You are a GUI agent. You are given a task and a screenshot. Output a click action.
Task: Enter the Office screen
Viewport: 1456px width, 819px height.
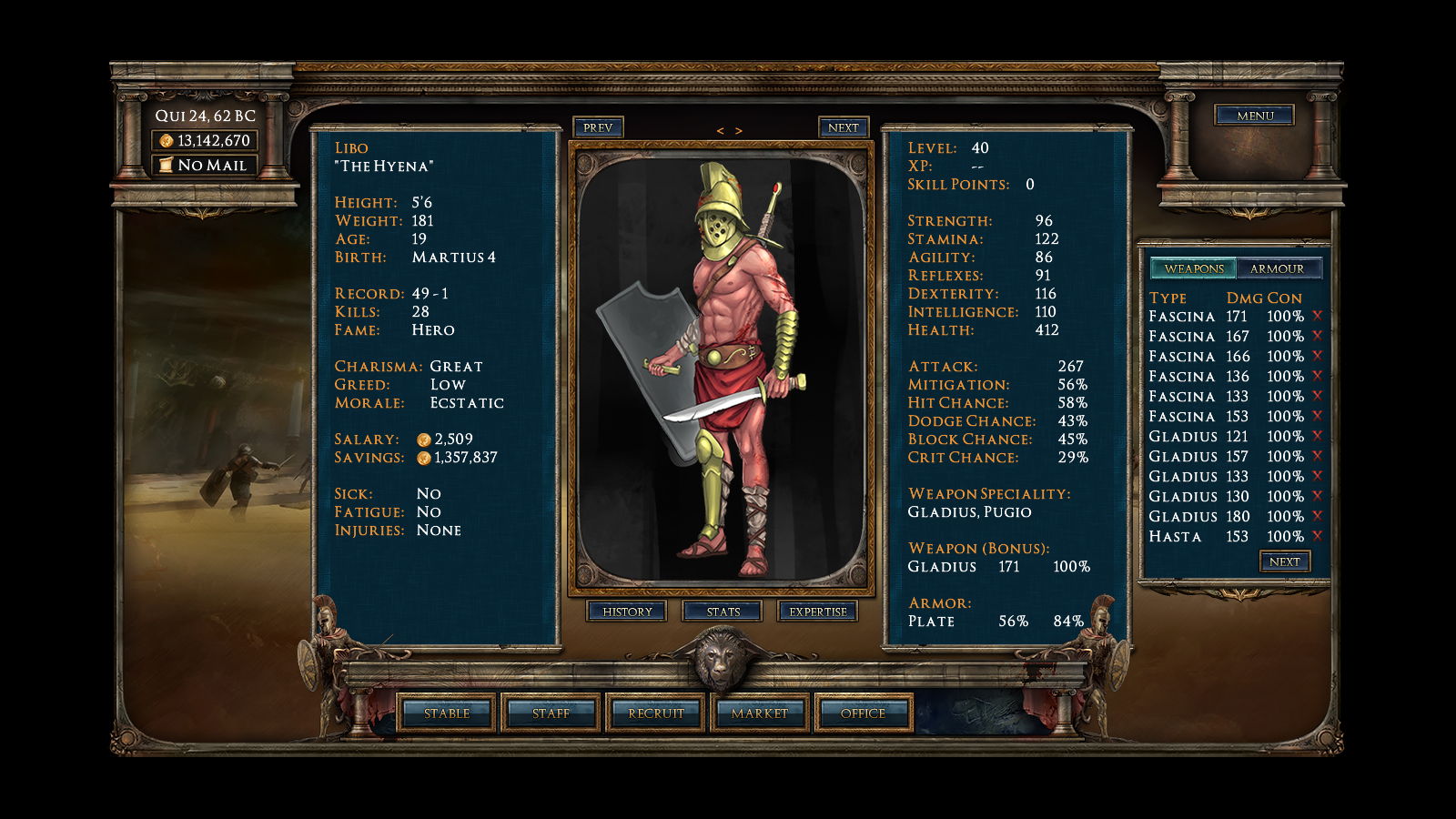[863, 713]
